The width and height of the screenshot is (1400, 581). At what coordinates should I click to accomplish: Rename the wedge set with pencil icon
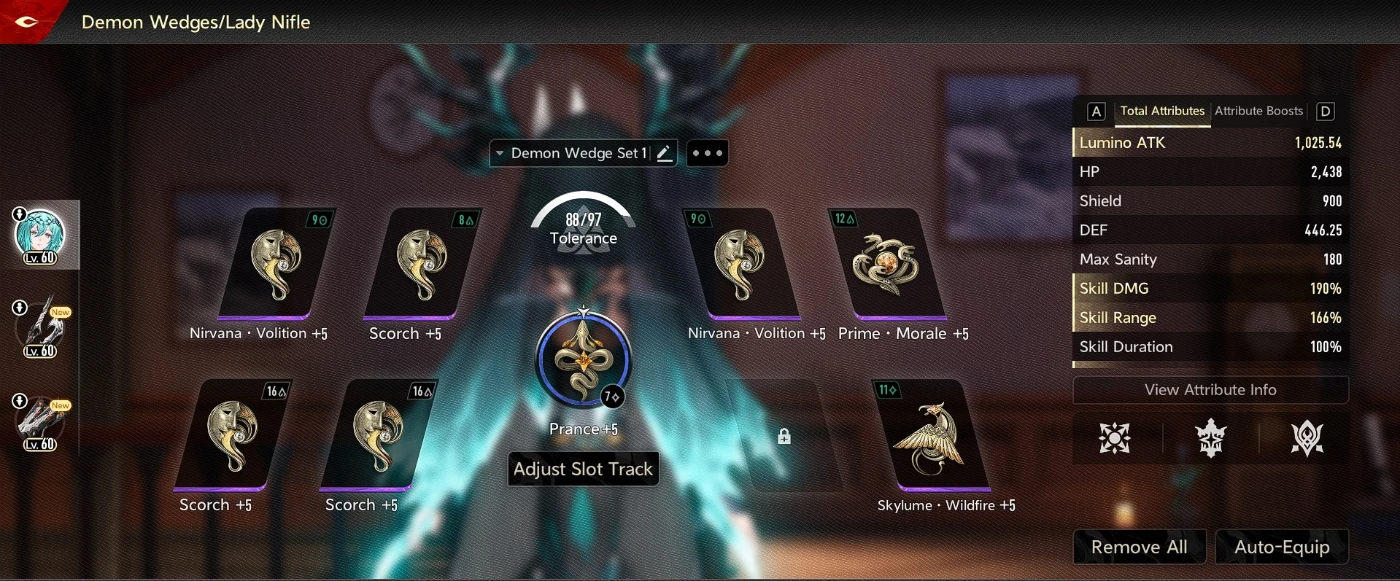(664, 153)
